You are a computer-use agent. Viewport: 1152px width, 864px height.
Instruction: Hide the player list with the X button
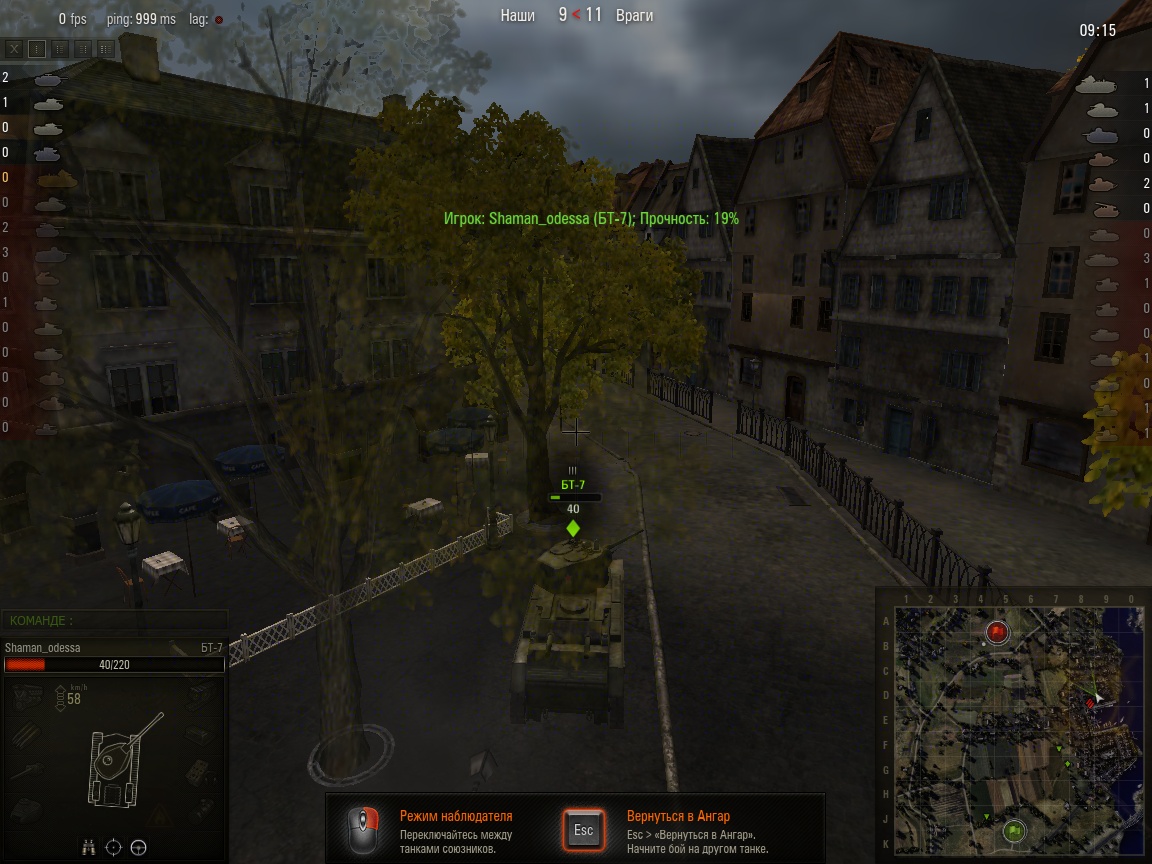[x=14, y=48]
